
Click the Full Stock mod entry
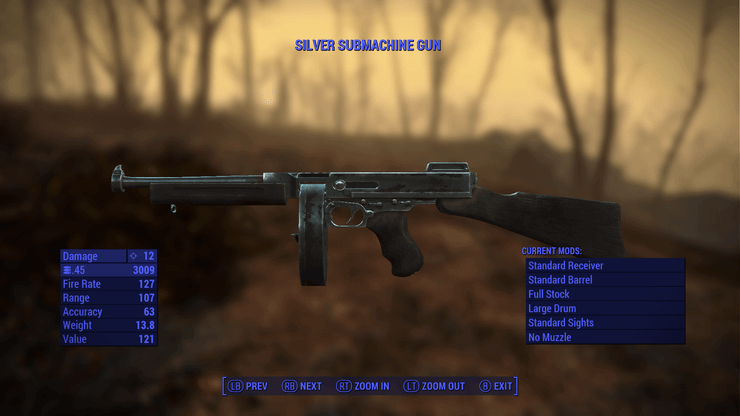tap(605, 295)
